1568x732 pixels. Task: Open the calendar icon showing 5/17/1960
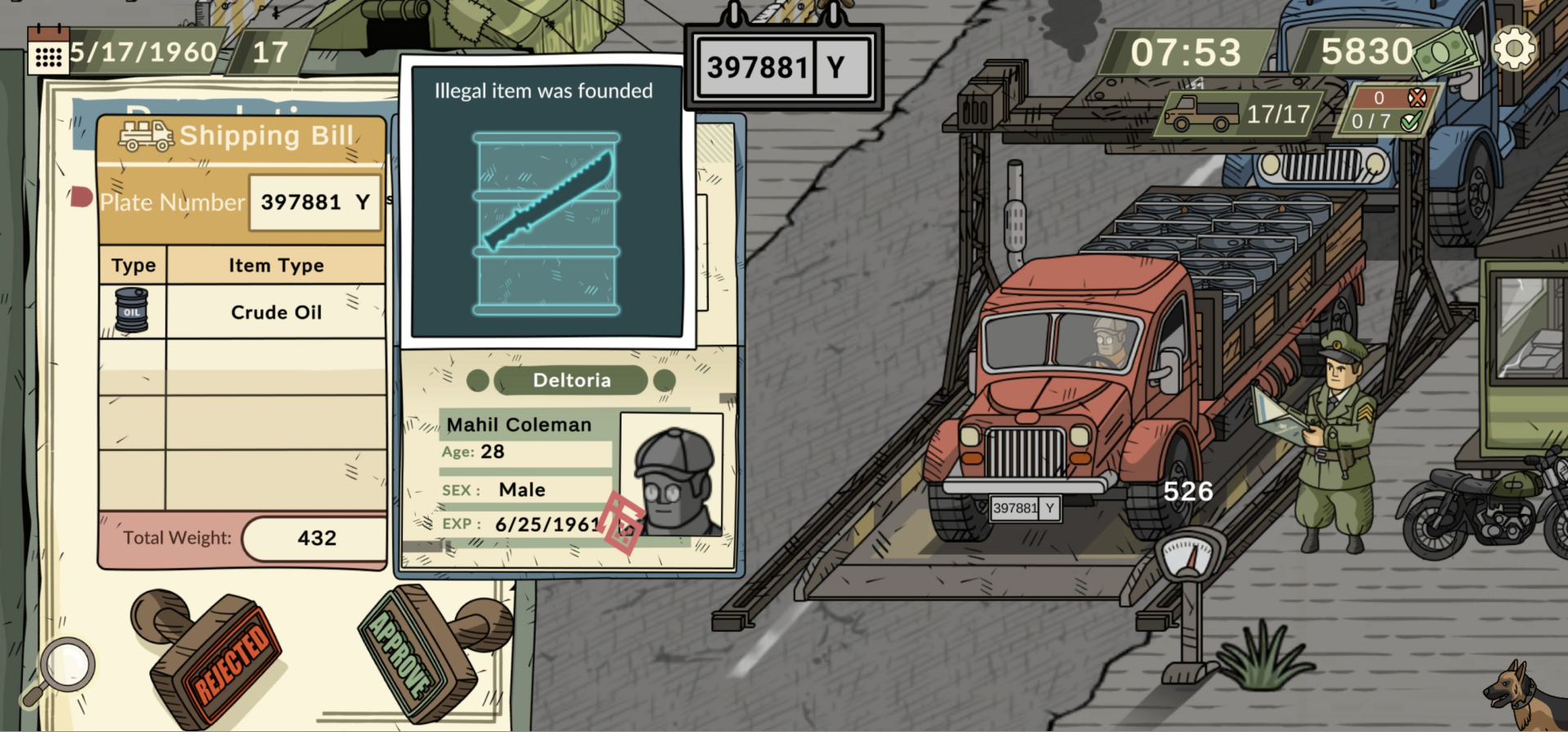tap(49, 51)
